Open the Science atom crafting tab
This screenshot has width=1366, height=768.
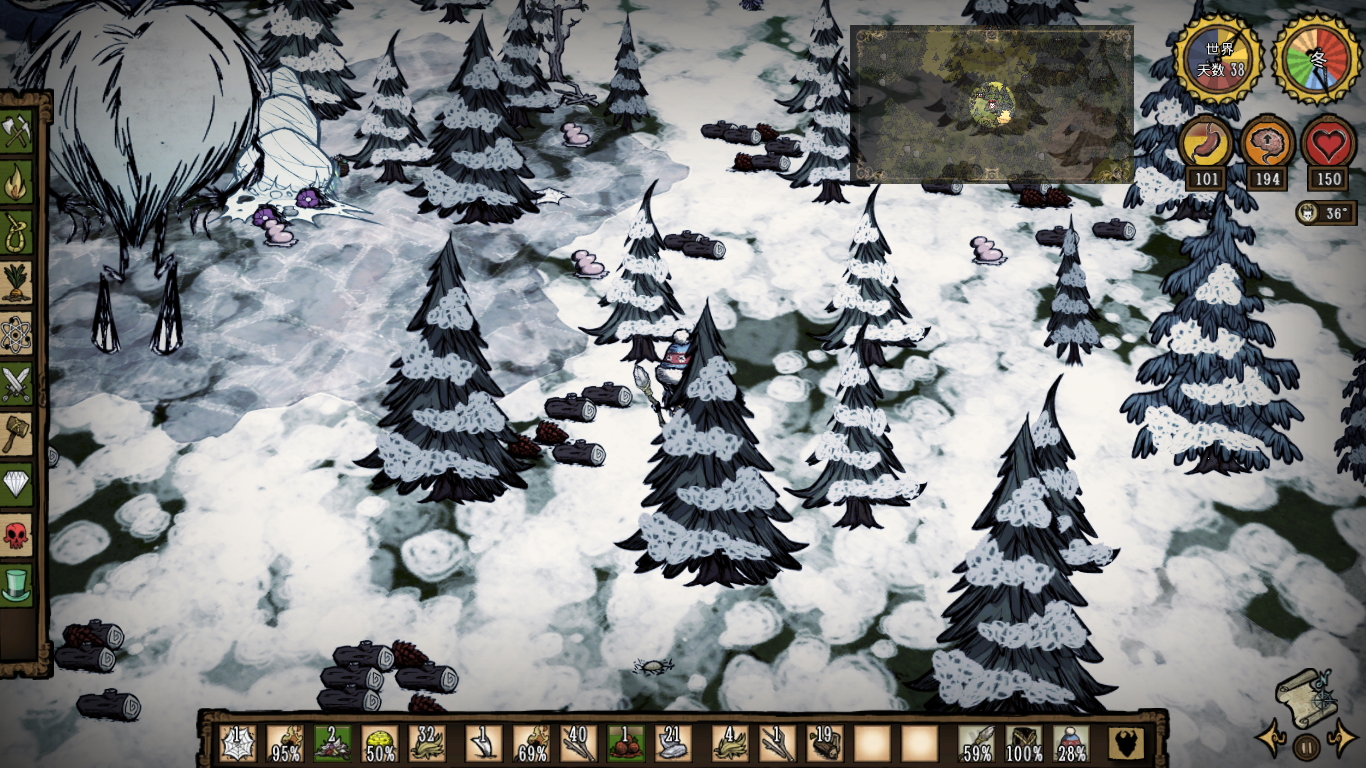17,334
